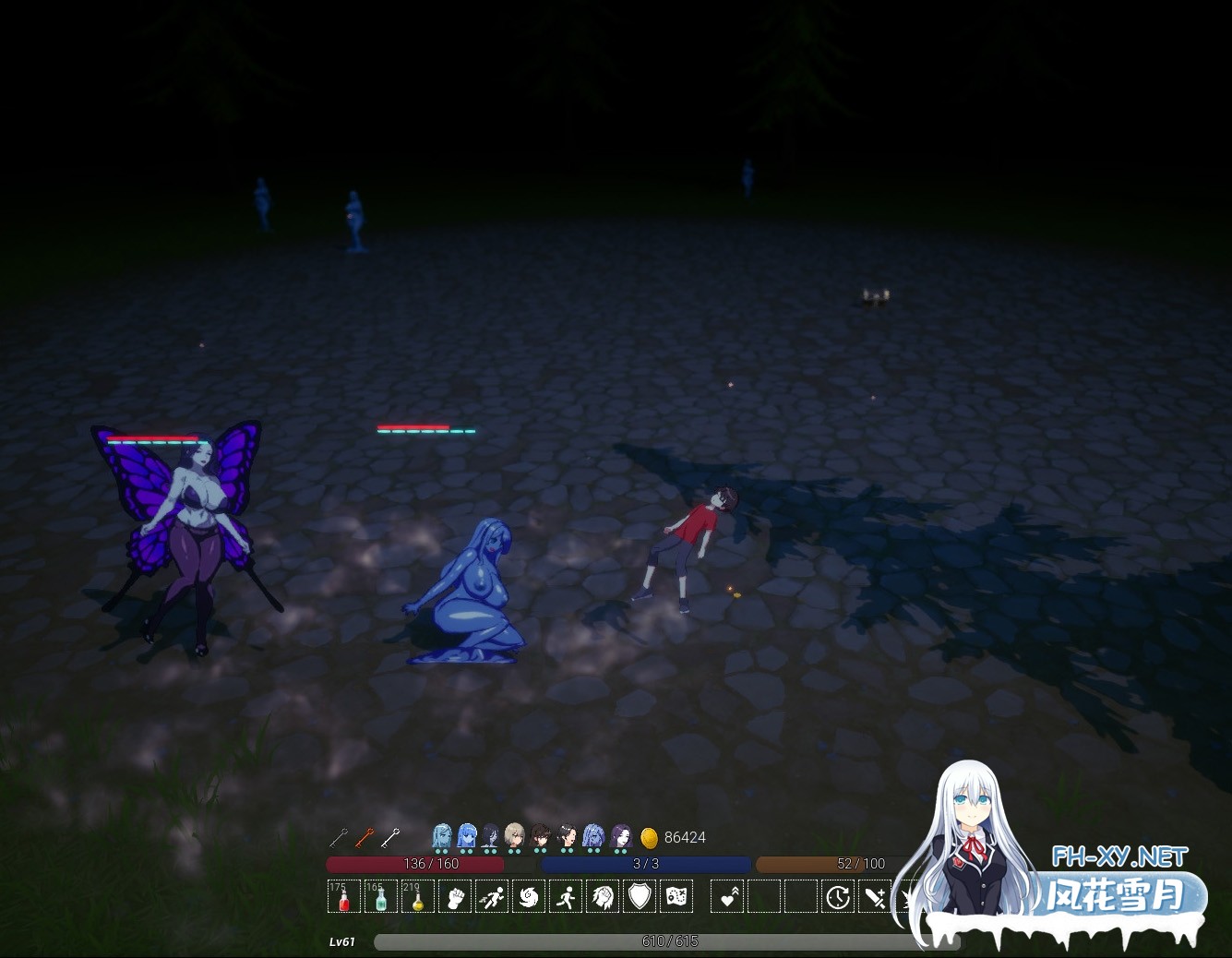Image resolution: width=1232 pixels, height=958 pixels.
Task: Click the clock timer icon
Action: coord(838,896)
